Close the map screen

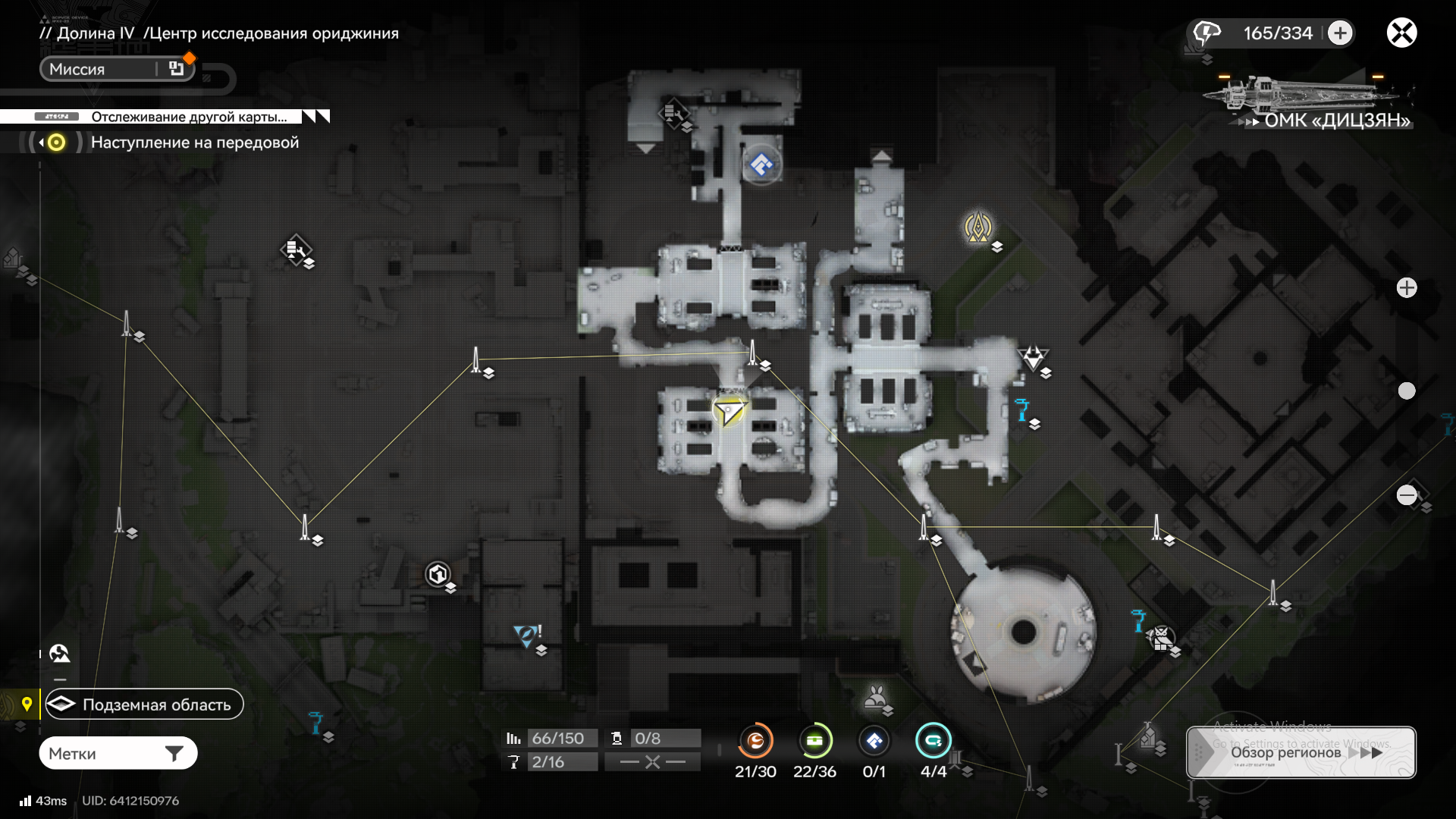[1401, 33]
